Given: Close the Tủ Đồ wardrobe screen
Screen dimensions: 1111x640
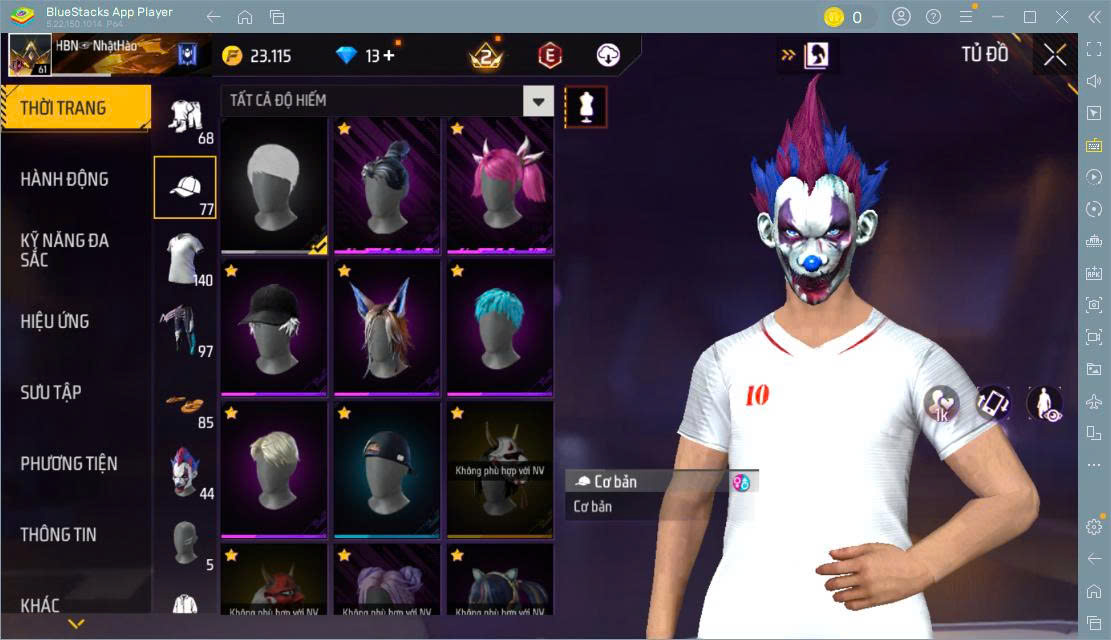Looking at the screenshot, I should 1055,56.
